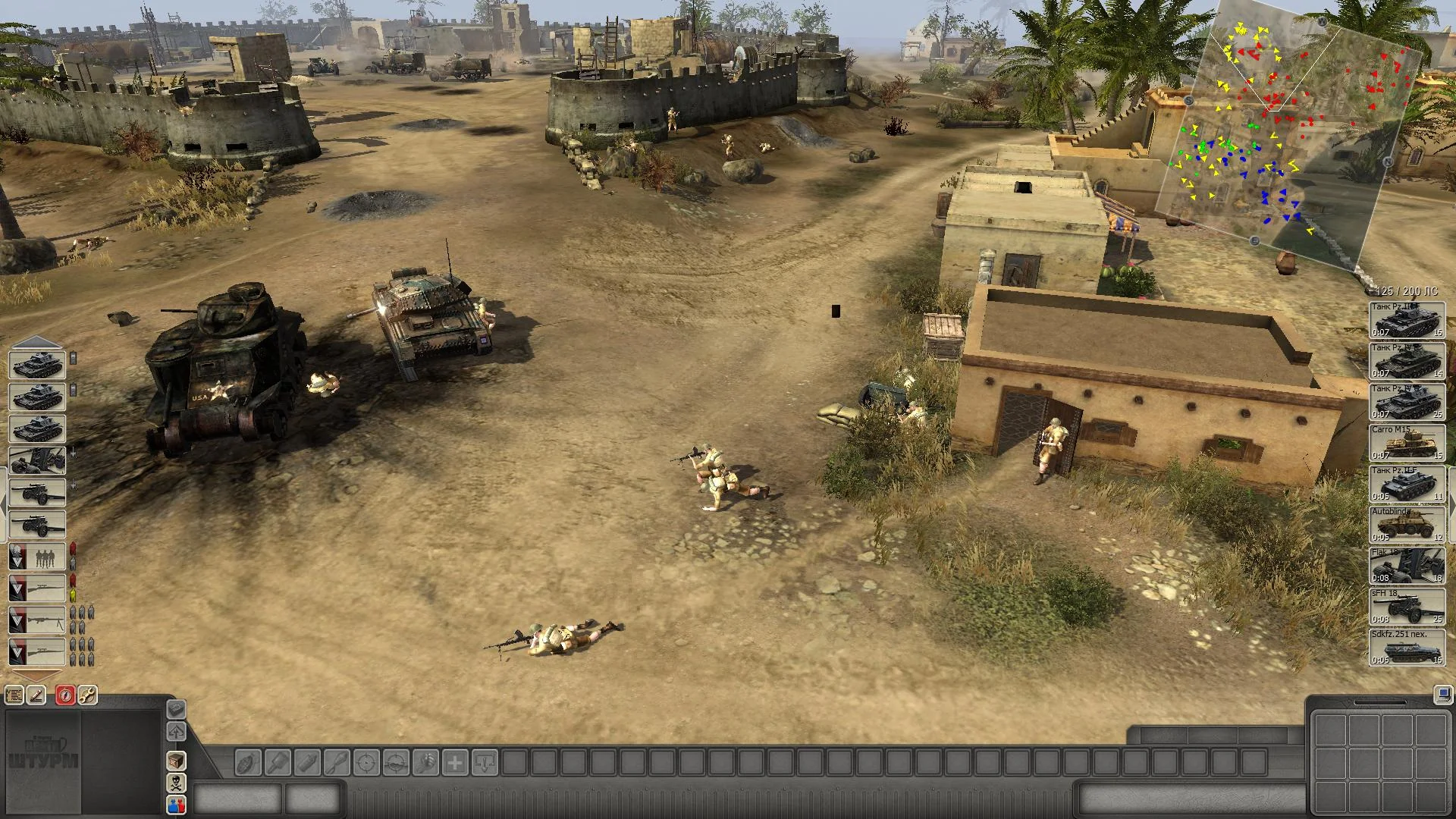Click the red compass button
The image size is (1456, 819).
tap(65, 695)
